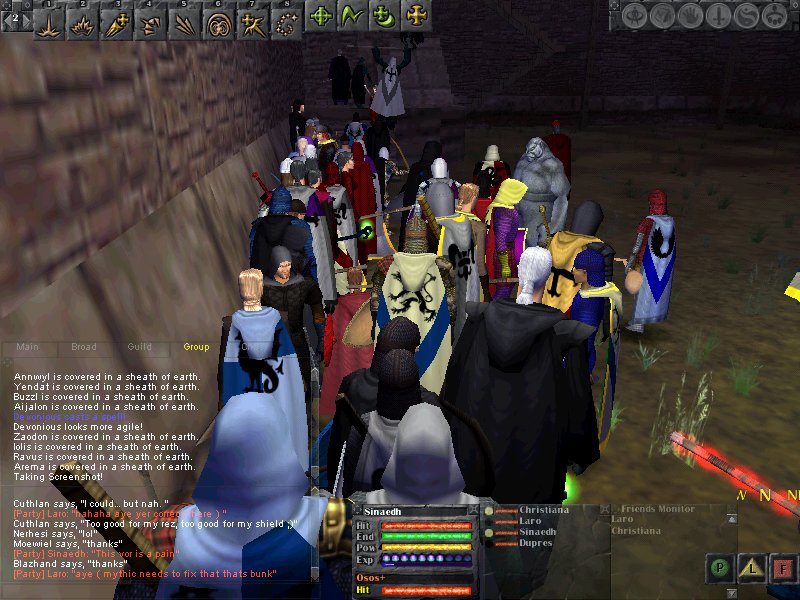Activate the spiral ability in slot 6
Screen dimensions: 800x600
pos(219,18)
